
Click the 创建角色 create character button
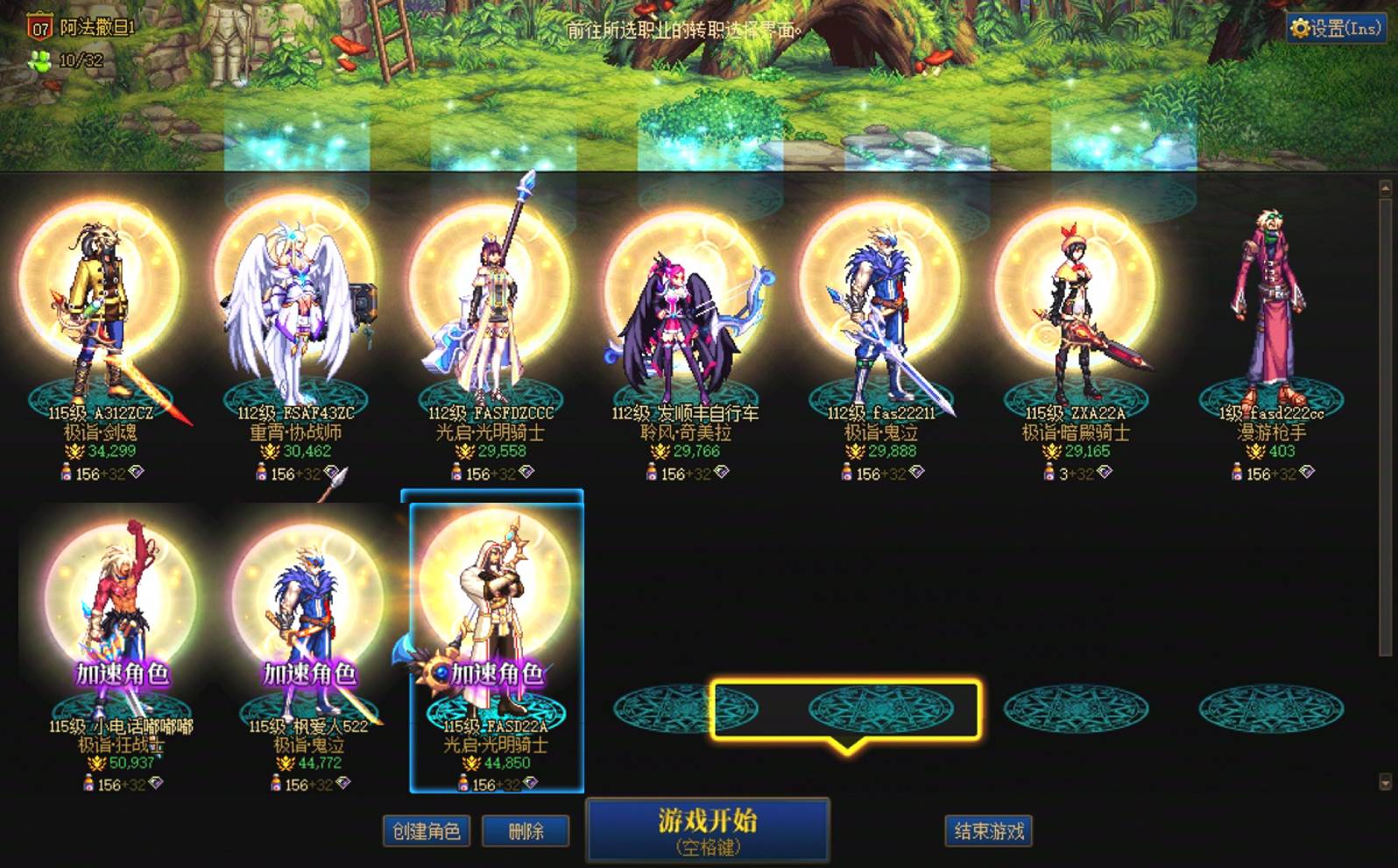pos(426,830)
